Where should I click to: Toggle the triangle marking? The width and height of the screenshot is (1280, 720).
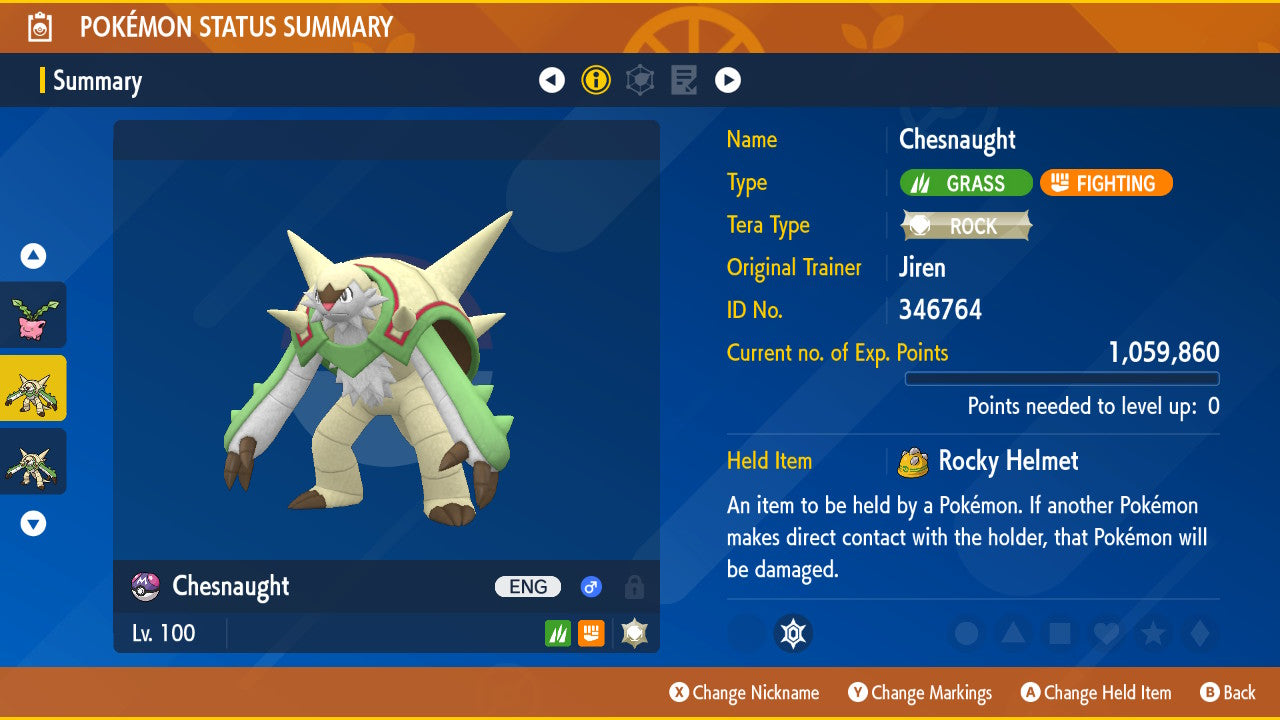(1012, 633)
